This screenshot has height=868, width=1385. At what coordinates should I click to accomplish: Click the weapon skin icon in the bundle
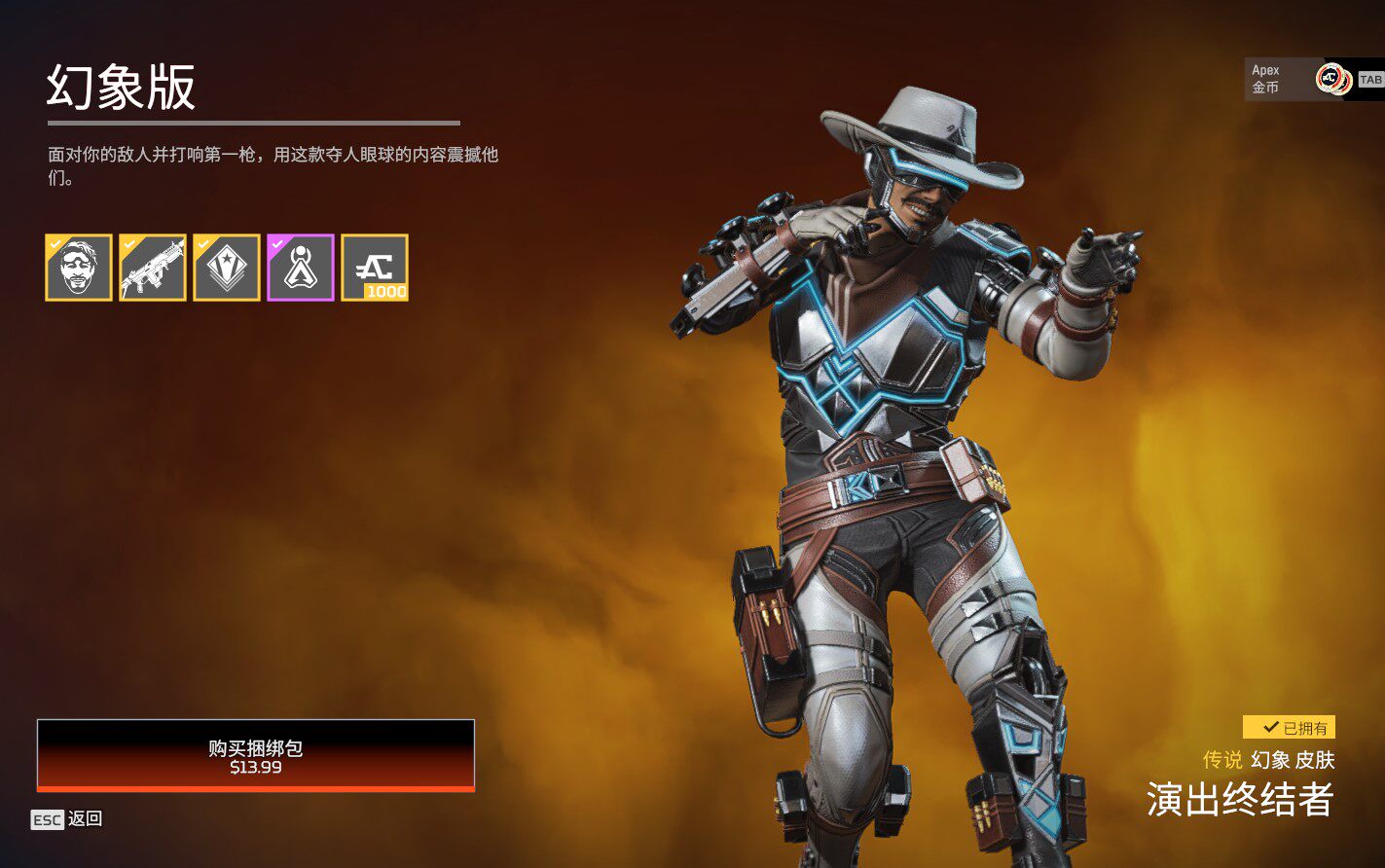pyautogui.click(x=153, y=269)
